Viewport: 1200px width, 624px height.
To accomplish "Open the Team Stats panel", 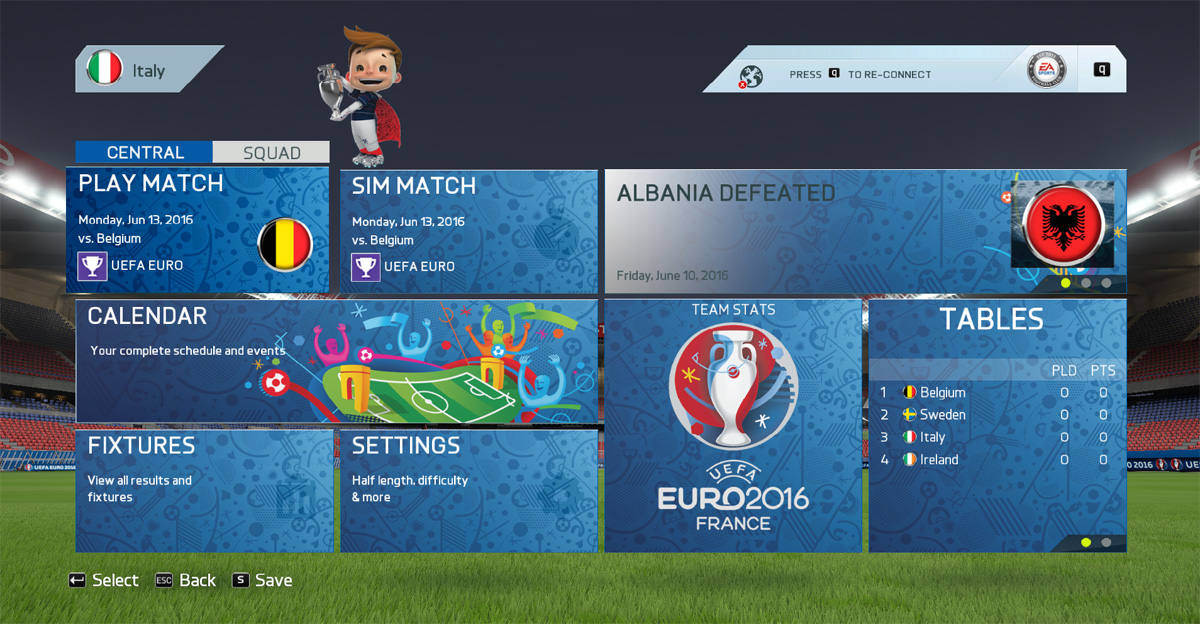I will point(733,425).
